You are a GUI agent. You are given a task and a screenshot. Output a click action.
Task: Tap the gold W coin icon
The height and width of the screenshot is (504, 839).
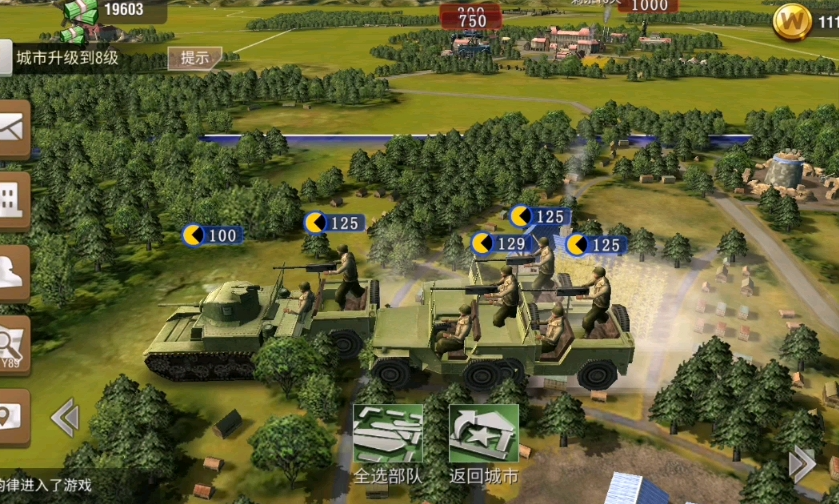[792, 21]
